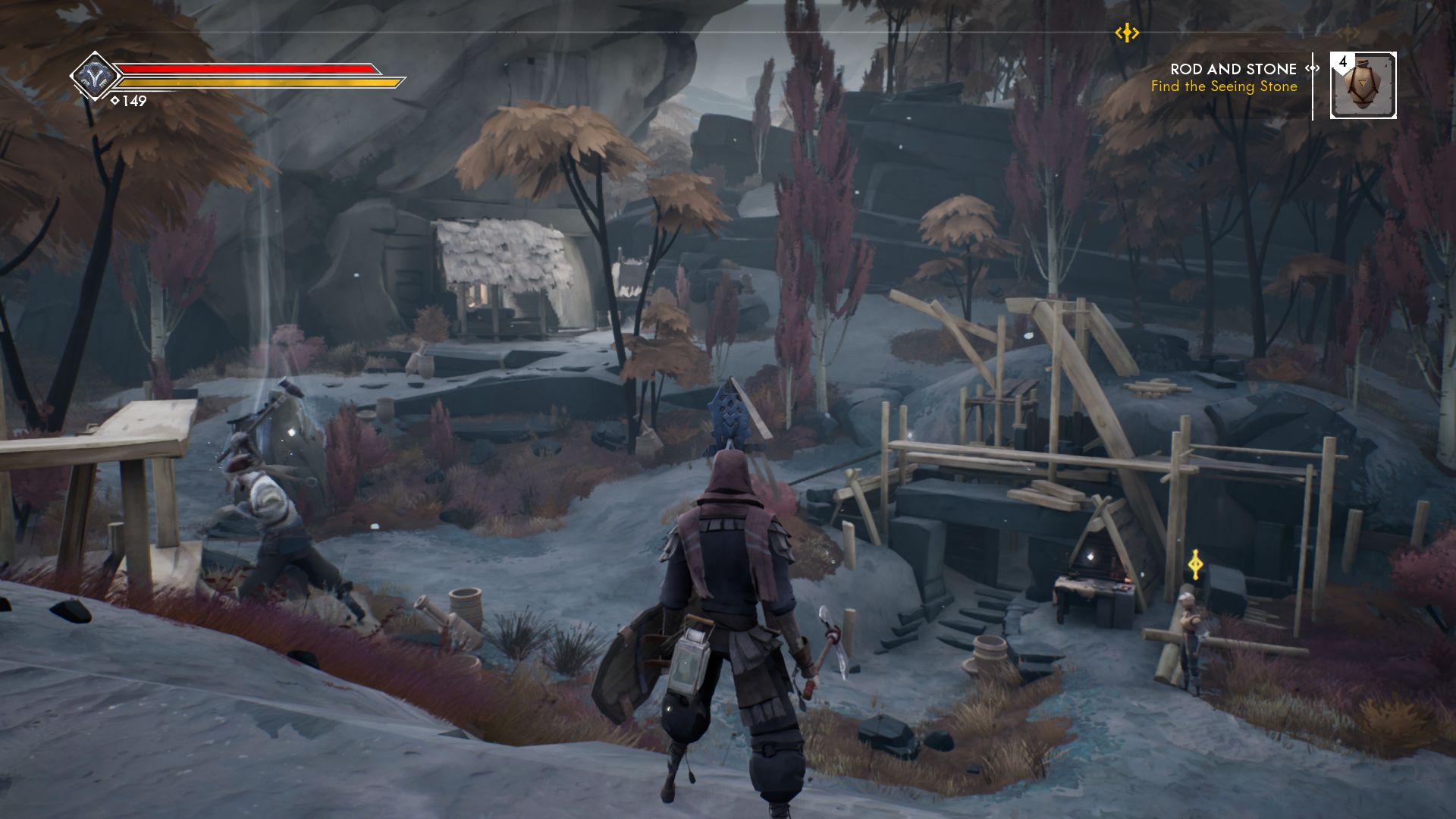Click the small arrows beside ROD AND STONE
This screenshot has width=1456, height=819.
(x=1310, y=68)
